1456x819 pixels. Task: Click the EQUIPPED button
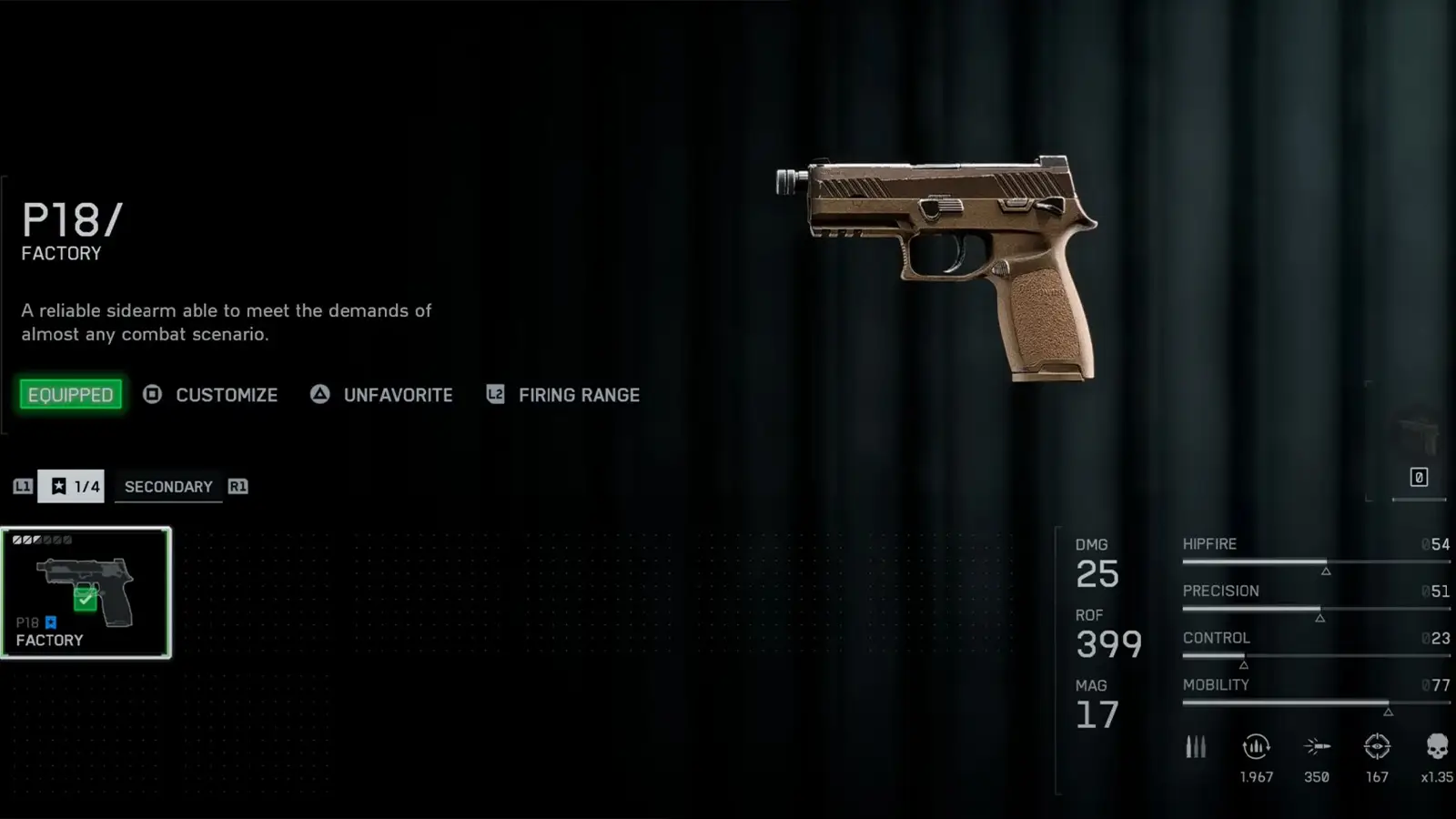71,394
